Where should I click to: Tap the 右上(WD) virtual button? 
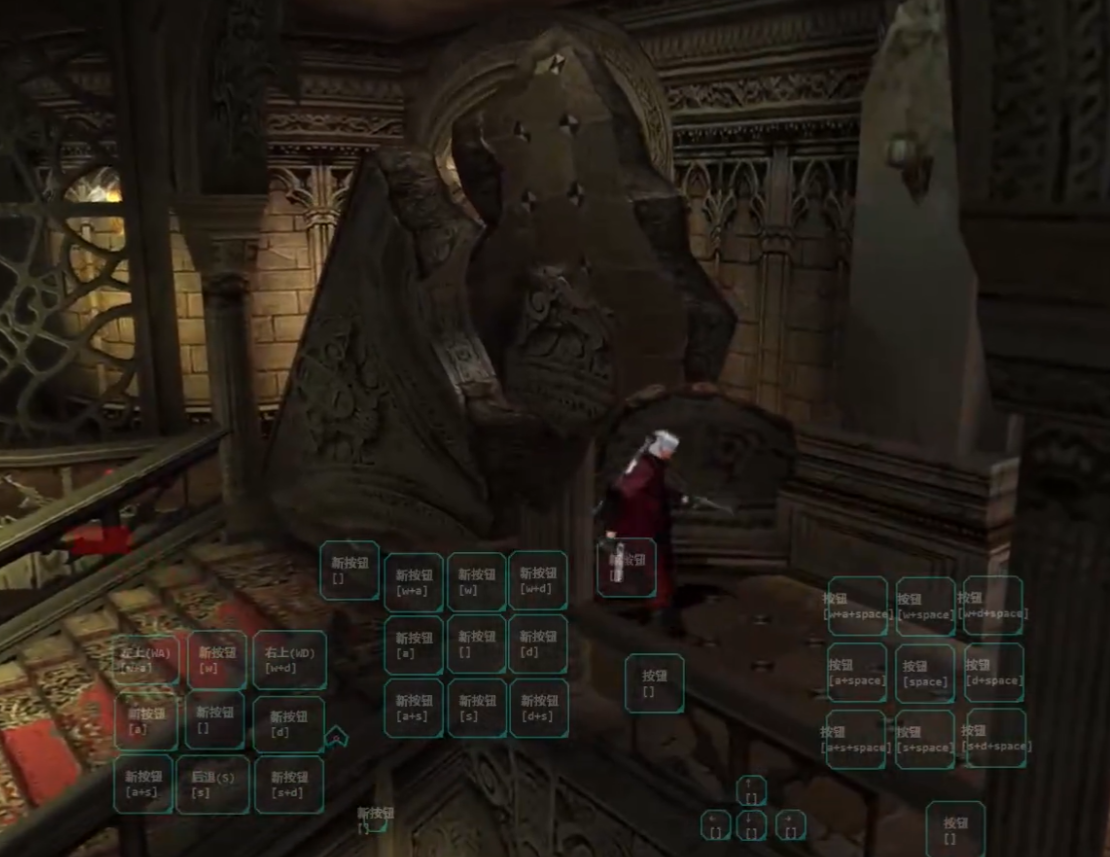[289, 660]
